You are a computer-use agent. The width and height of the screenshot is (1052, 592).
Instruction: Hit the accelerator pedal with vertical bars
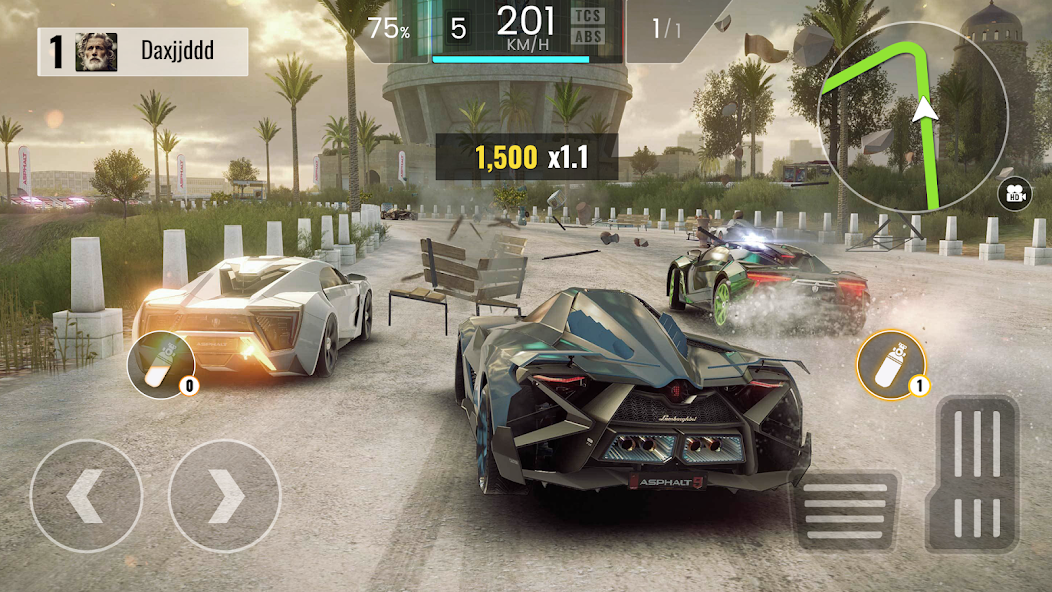[x=971, y=475]
